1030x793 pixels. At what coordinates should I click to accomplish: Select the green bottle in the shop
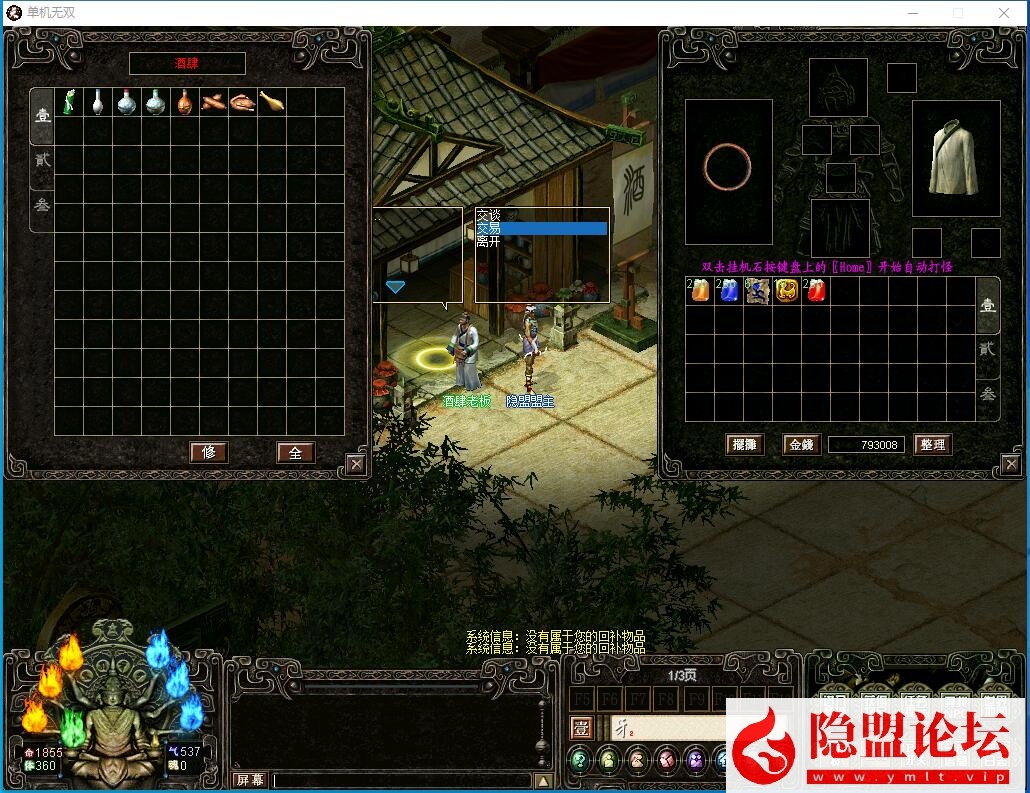tap(69, 102)
